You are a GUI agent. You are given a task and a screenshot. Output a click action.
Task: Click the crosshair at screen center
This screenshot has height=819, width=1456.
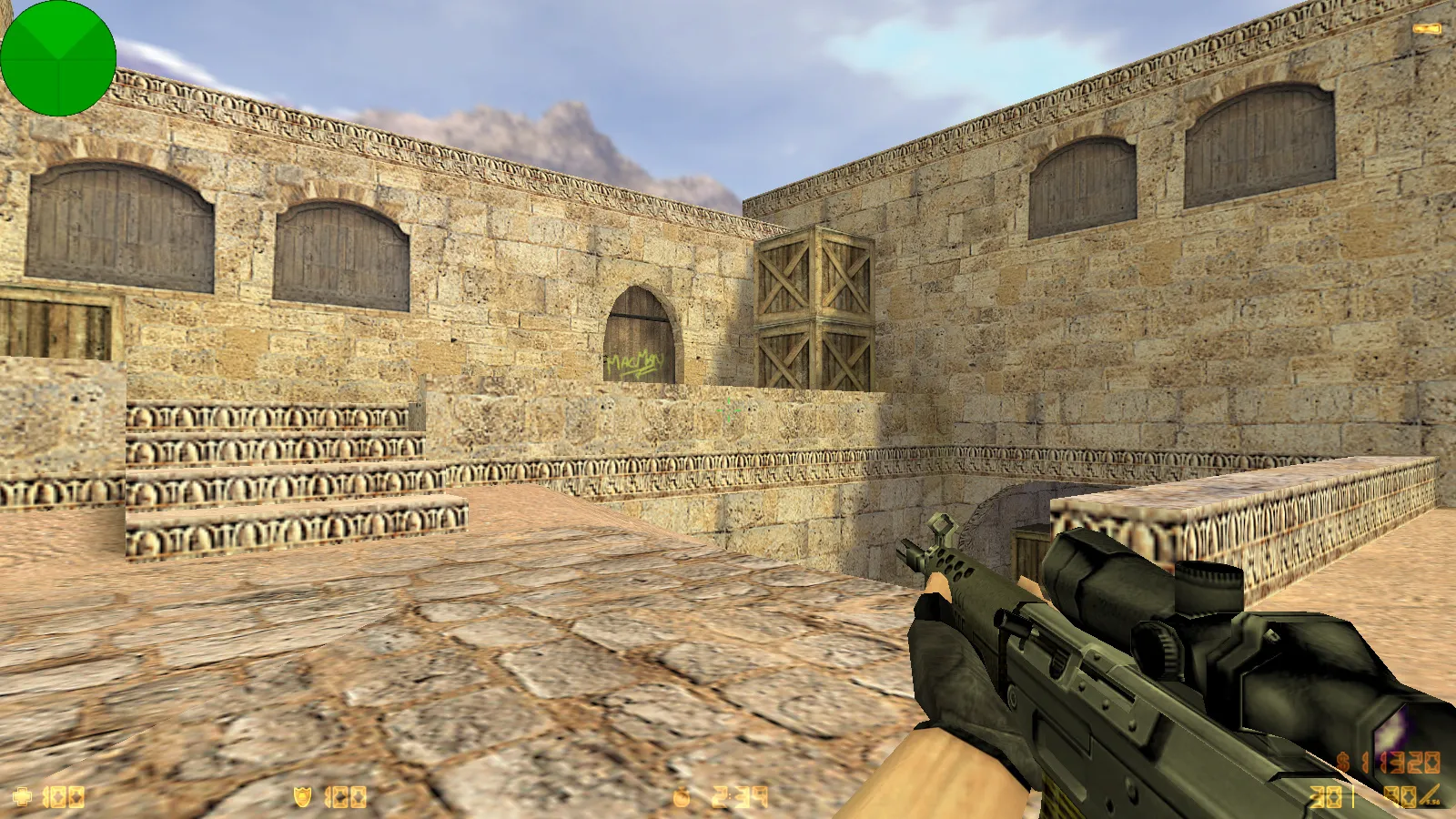(x=728, y=409)
